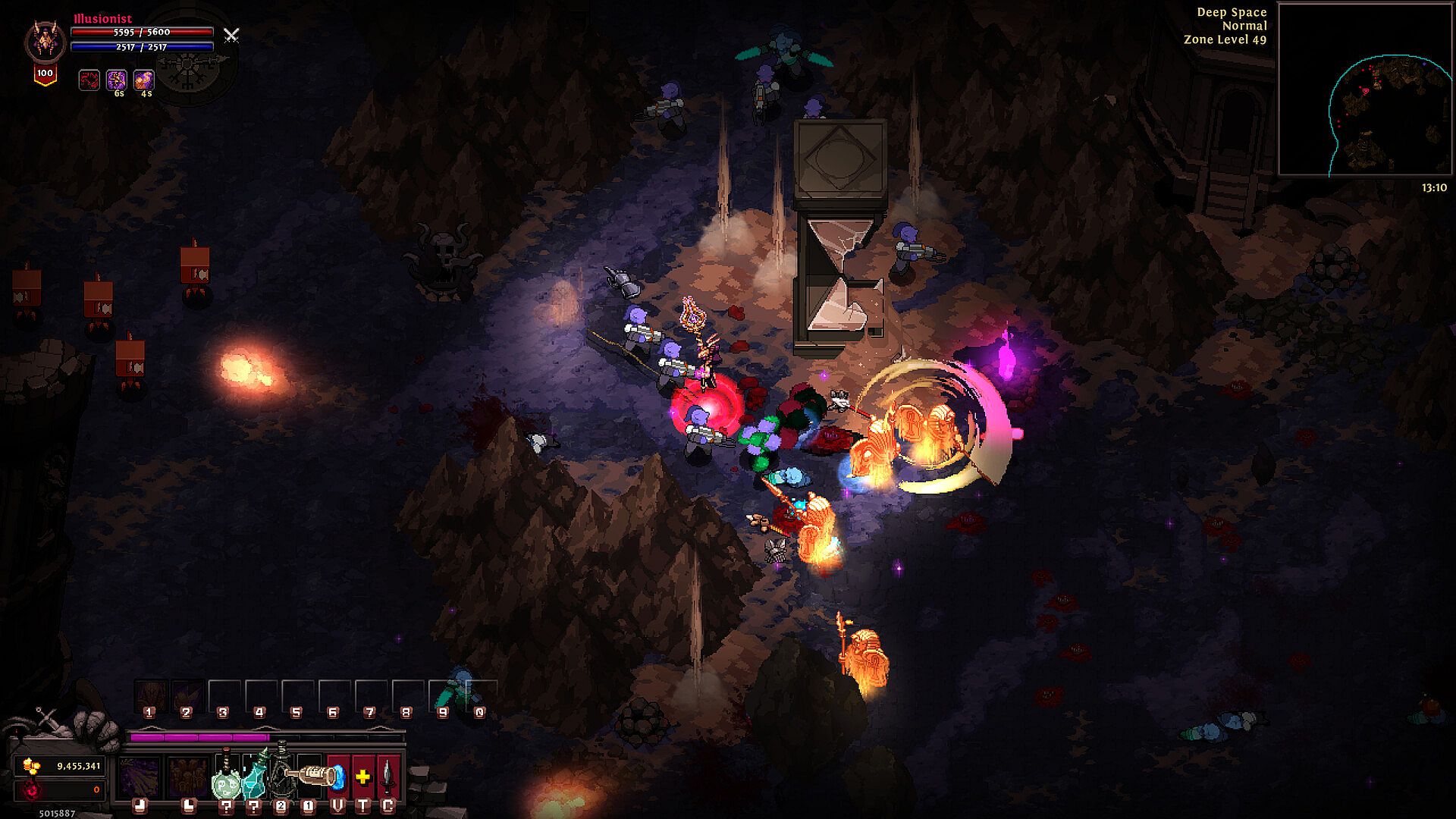The width and height of the screenshot is (1456, 819).
Task: Open the yellow plus banner button
Action: 363,777
